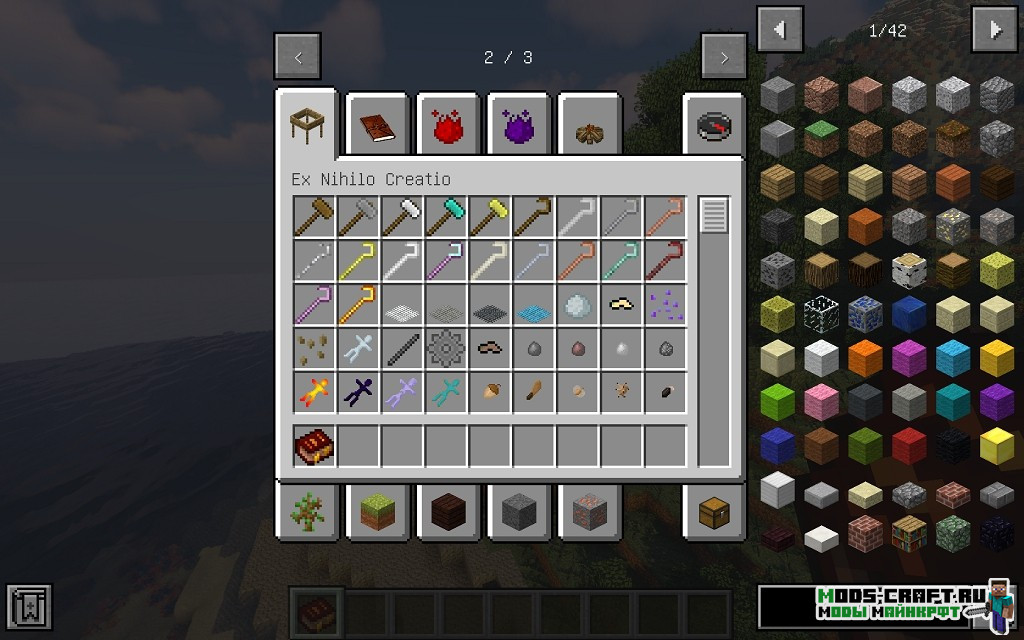Pick the acorn item
Screen dimensions: 1024x640
(490, 393)
